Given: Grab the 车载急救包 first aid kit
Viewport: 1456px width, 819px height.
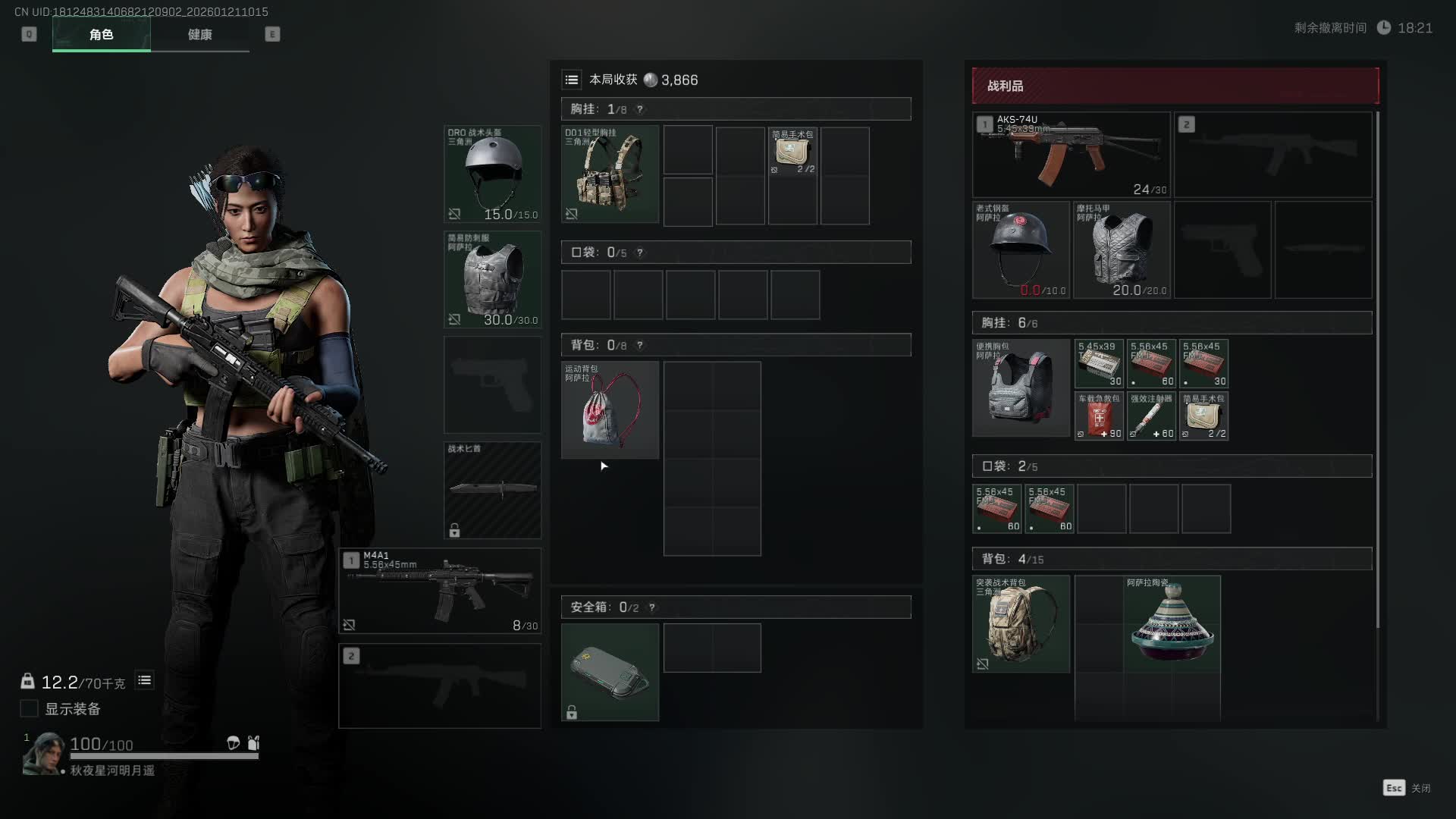Looking at the screenshot, I should click(x=1099, y=416).
